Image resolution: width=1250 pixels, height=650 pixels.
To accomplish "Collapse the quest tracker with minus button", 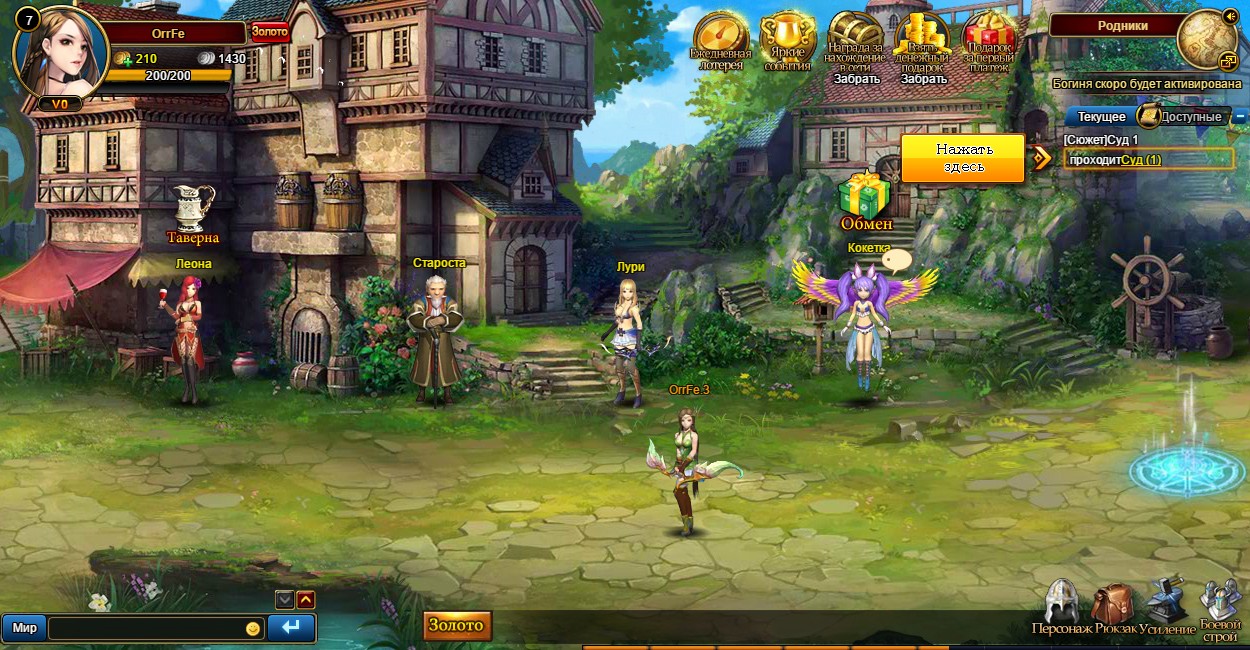I will coord(1240,117).
